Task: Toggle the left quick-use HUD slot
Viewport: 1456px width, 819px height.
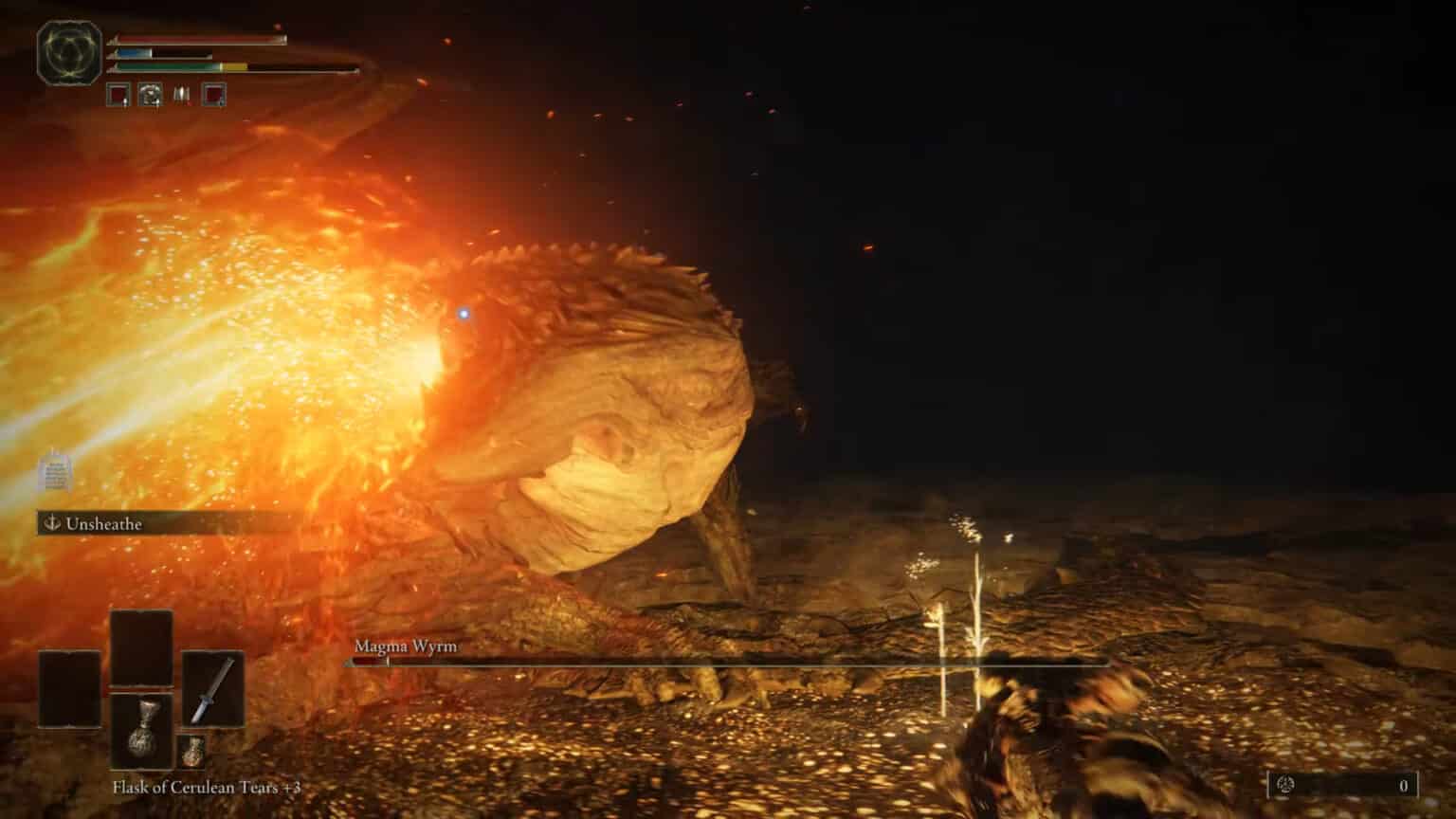Action: [118, 95]
